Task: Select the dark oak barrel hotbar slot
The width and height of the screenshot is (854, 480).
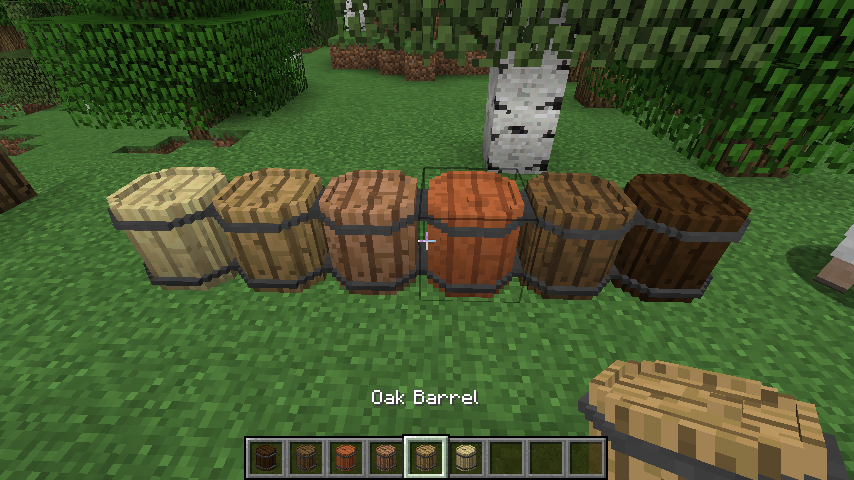Action: pos(265,458)
